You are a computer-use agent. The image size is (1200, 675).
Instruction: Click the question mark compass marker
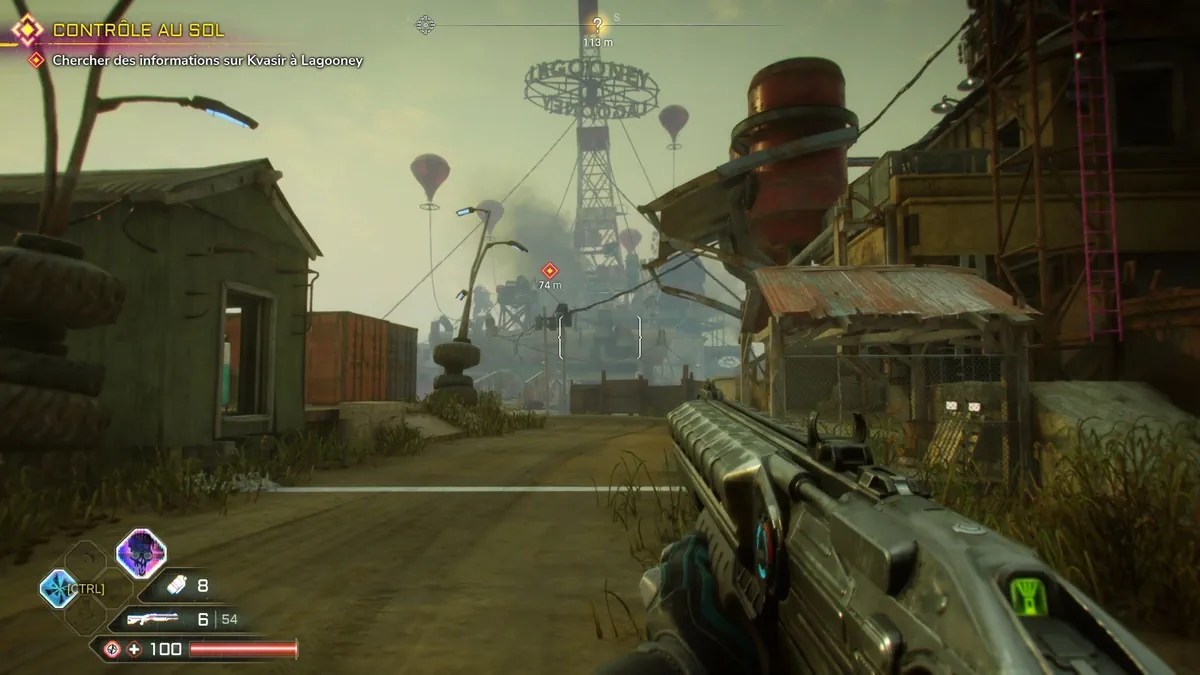point(597,25)
